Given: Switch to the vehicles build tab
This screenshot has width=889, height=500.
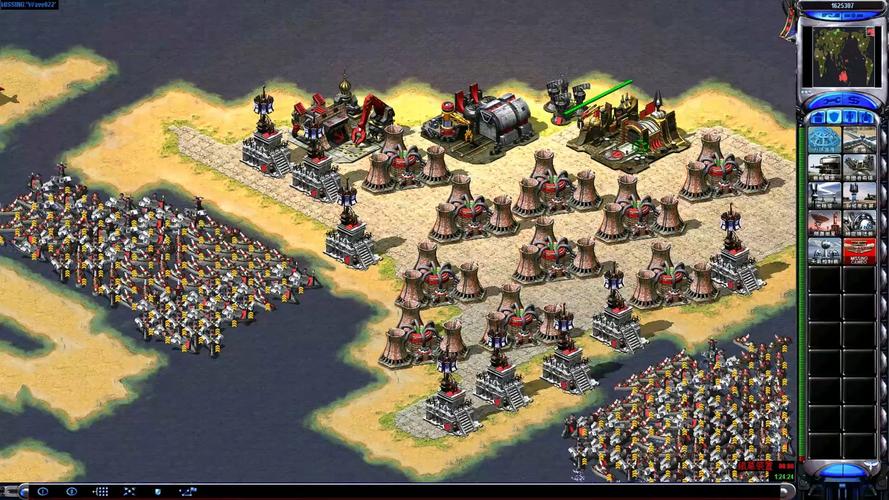Looking at the screenshot, I should tap(866, 118).
